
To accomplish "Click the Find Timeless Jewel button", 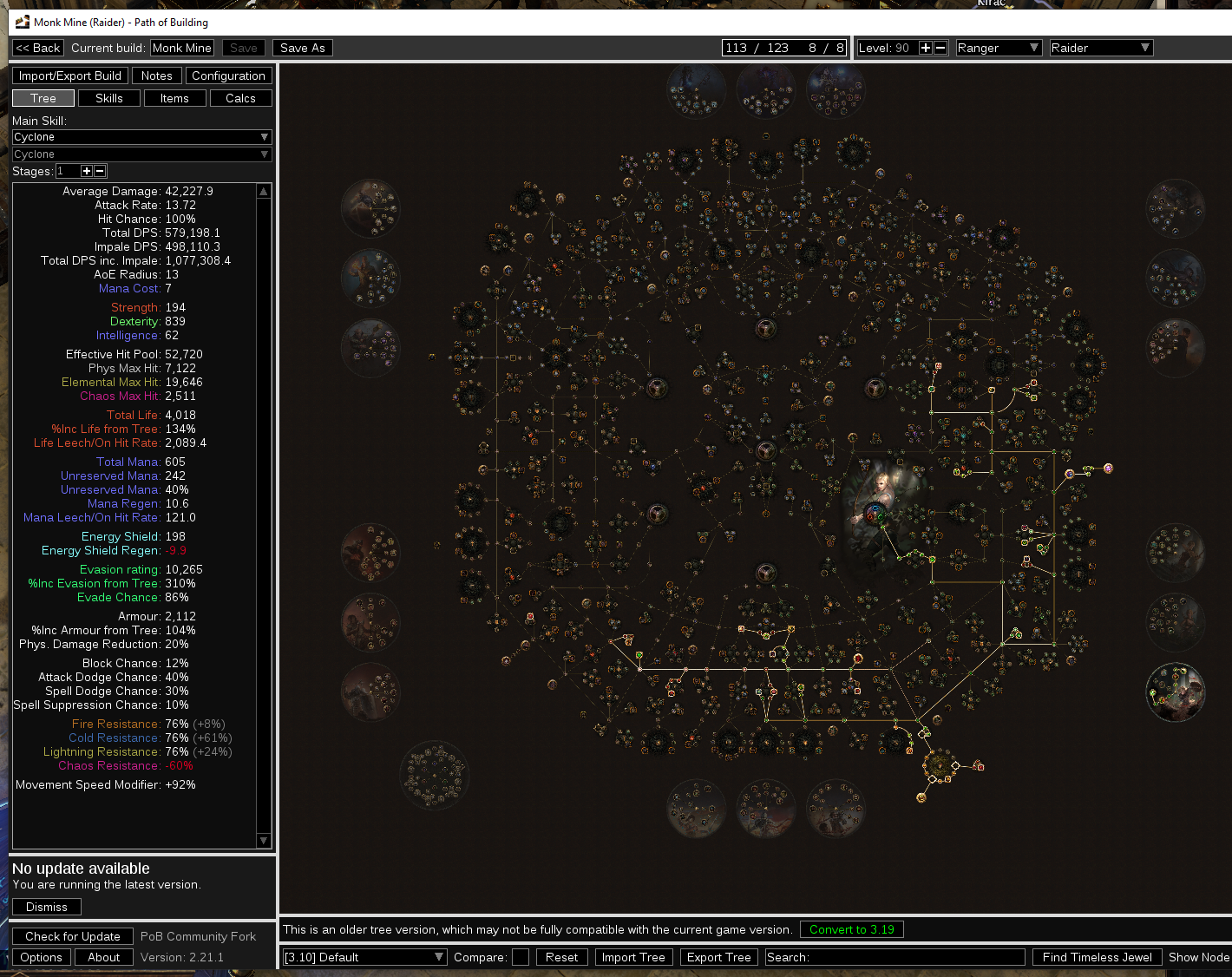I will pos(1097,957).
